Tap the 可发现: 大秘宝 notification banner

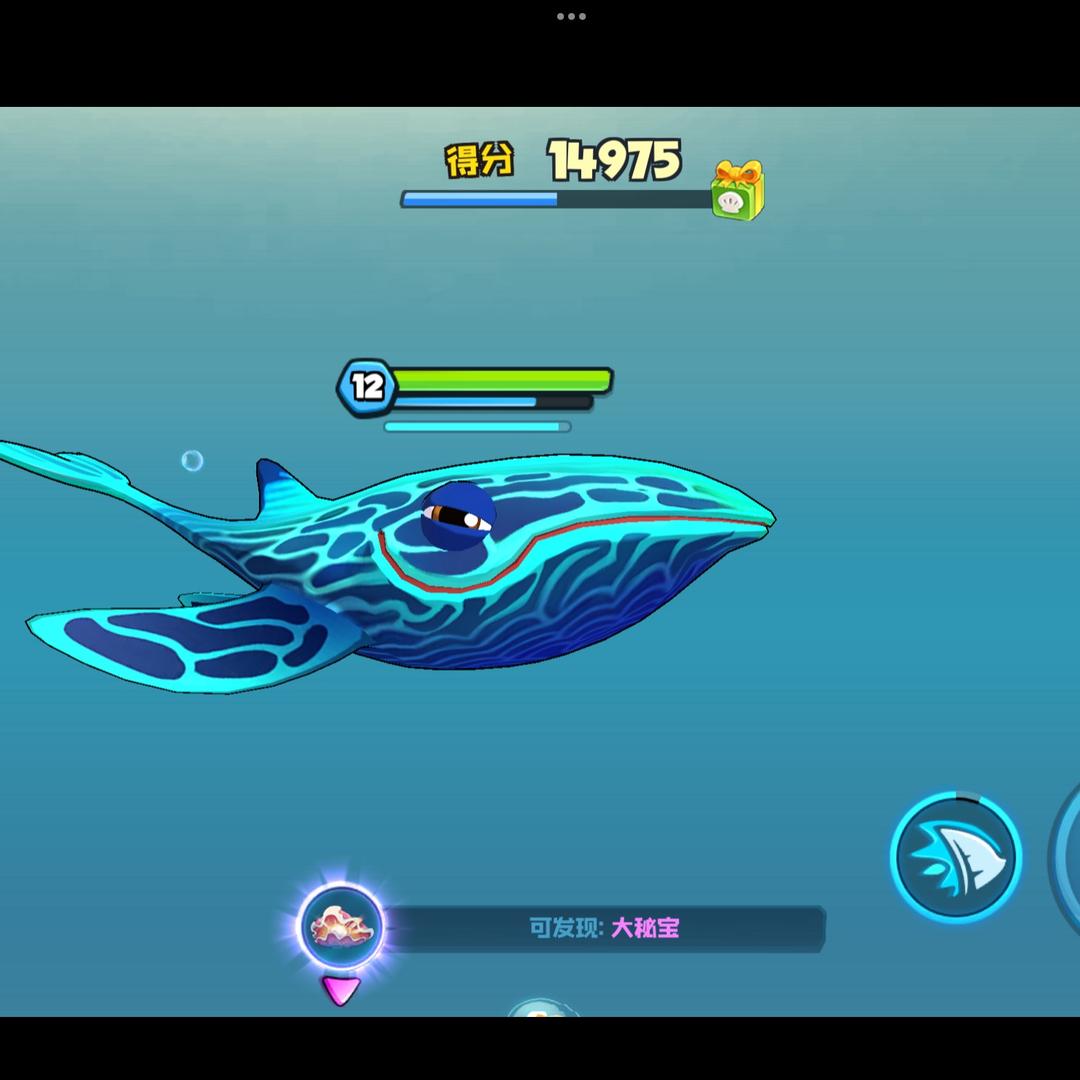[x=604, y=928]
